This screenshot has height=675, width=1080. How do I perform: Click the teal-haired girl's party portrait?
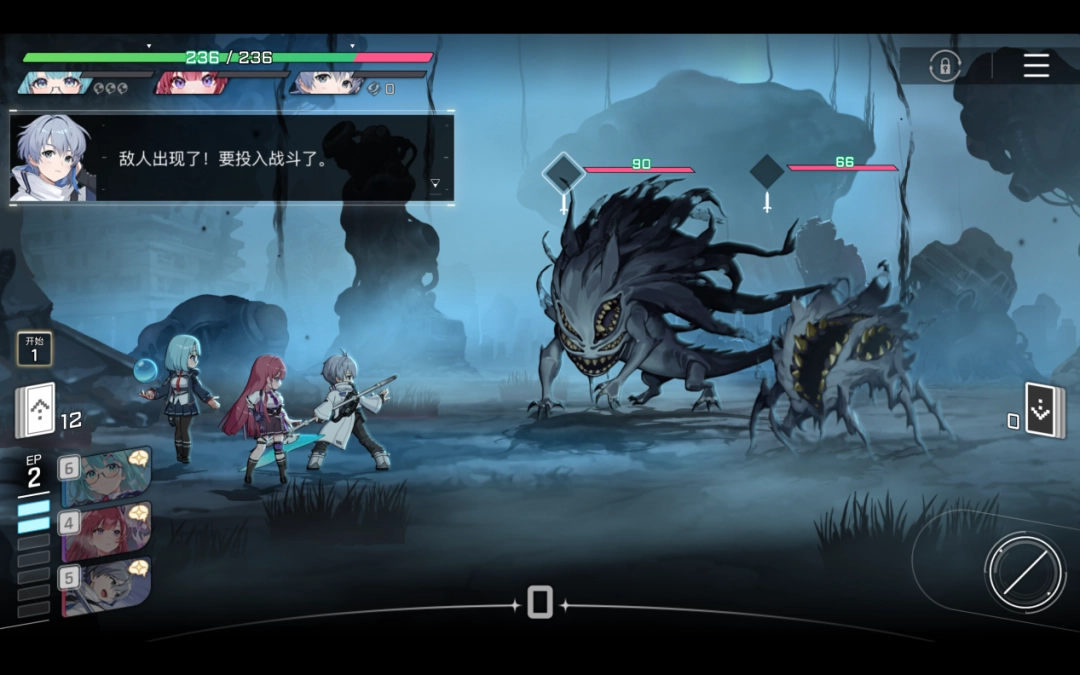pyautogui.click(x=55, y=84)
